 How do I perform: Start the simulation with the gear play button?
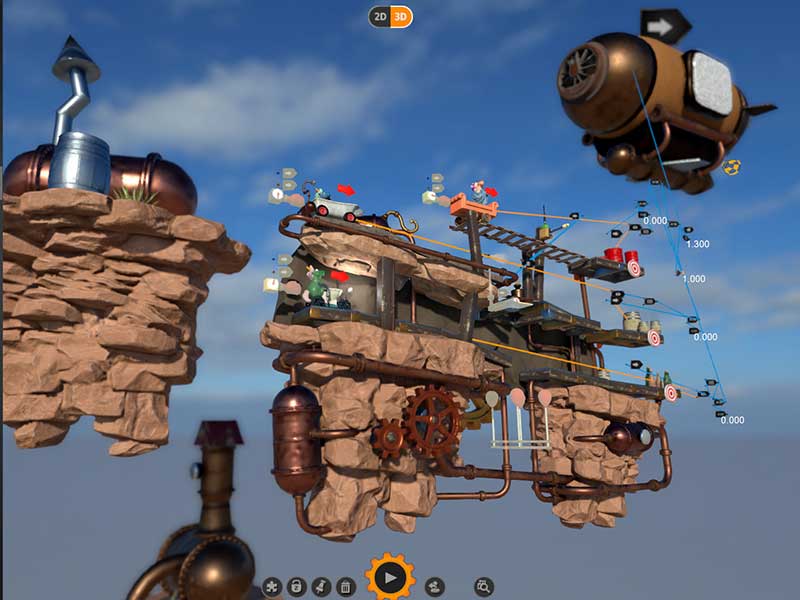click(390, 577)
